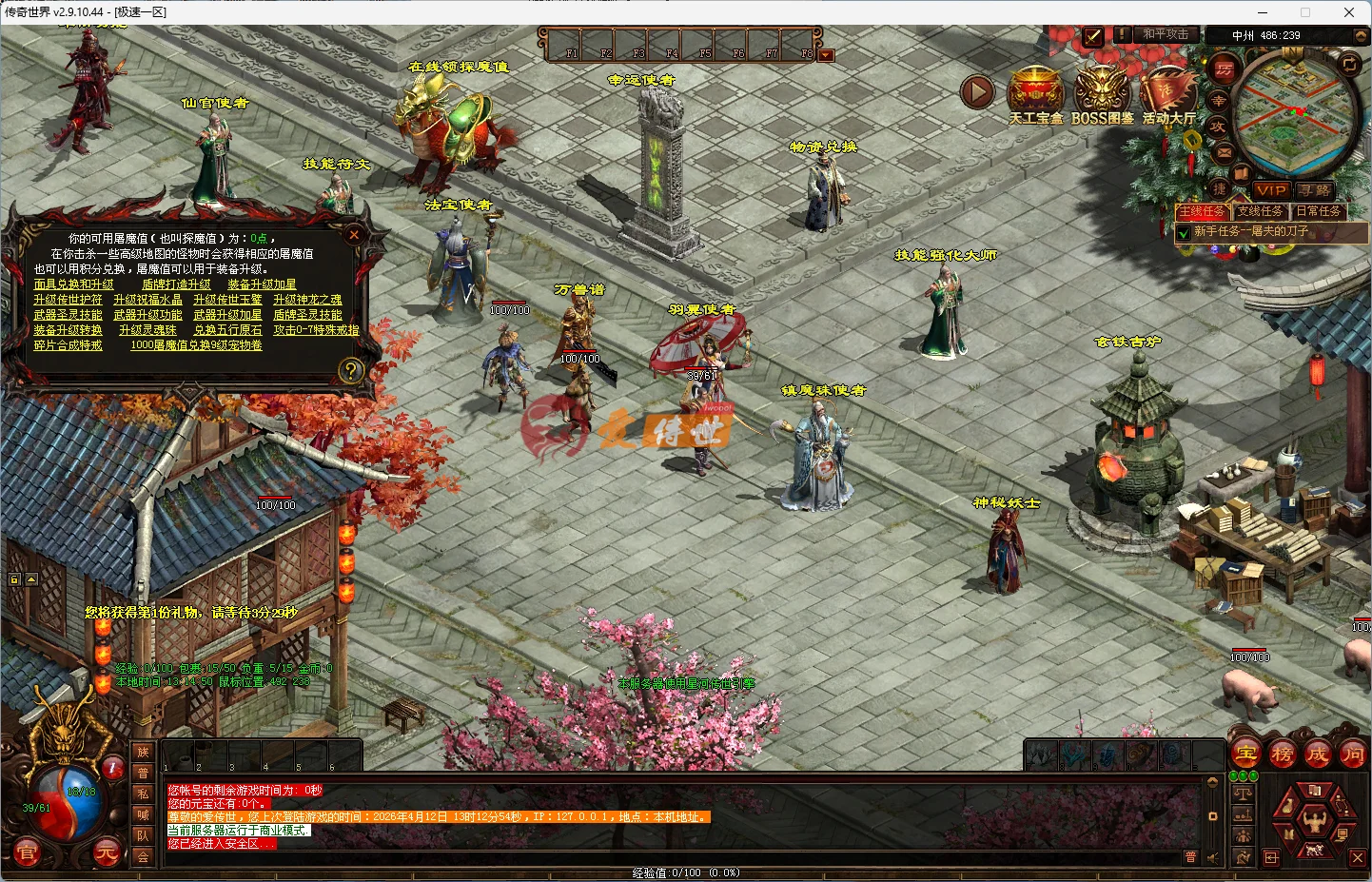Click the 升级传世护符 upgrade link

(x=69, y=299)
